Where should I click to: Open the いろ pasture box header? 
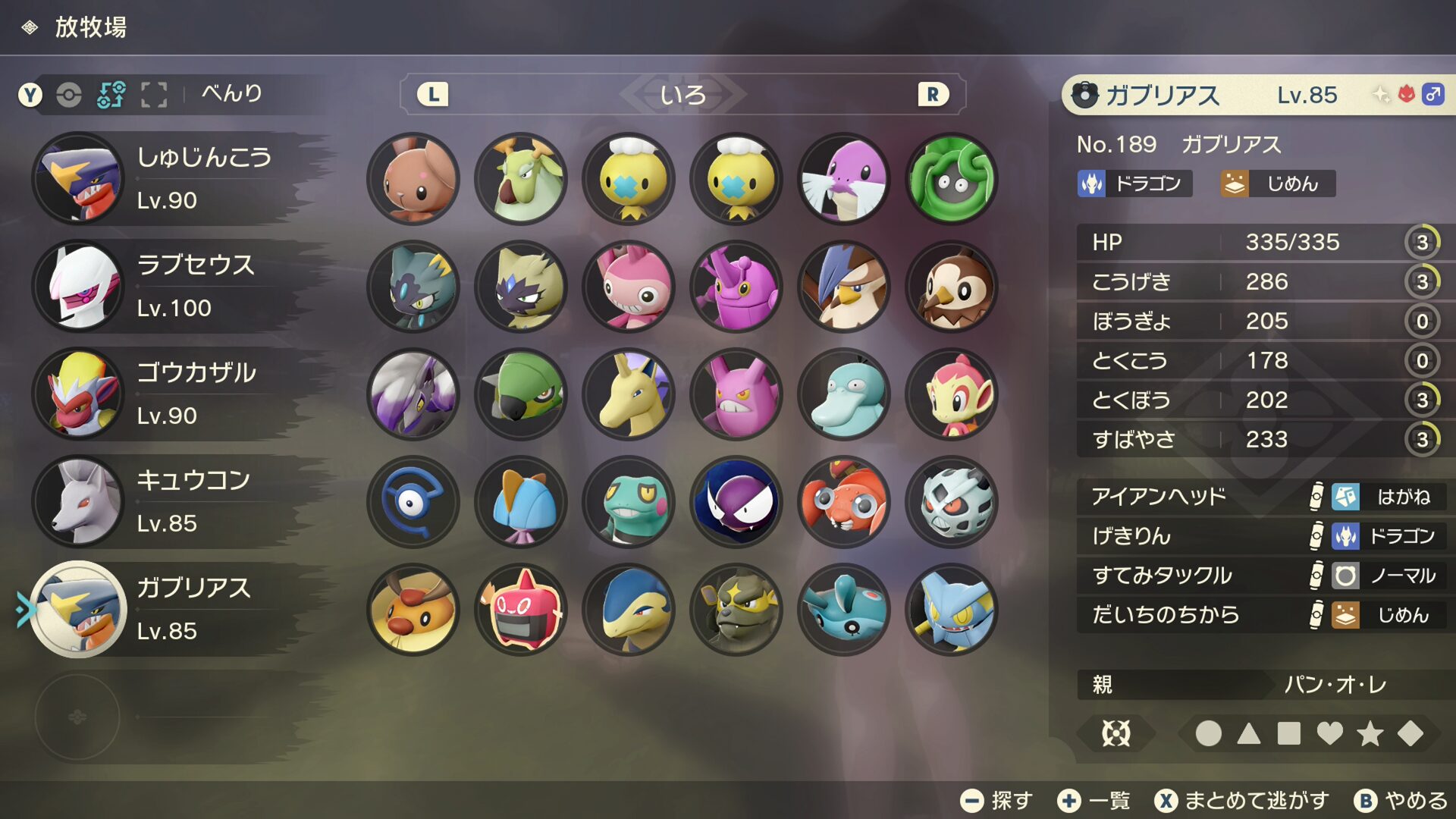pyautogui.click(x=682, y=95)
